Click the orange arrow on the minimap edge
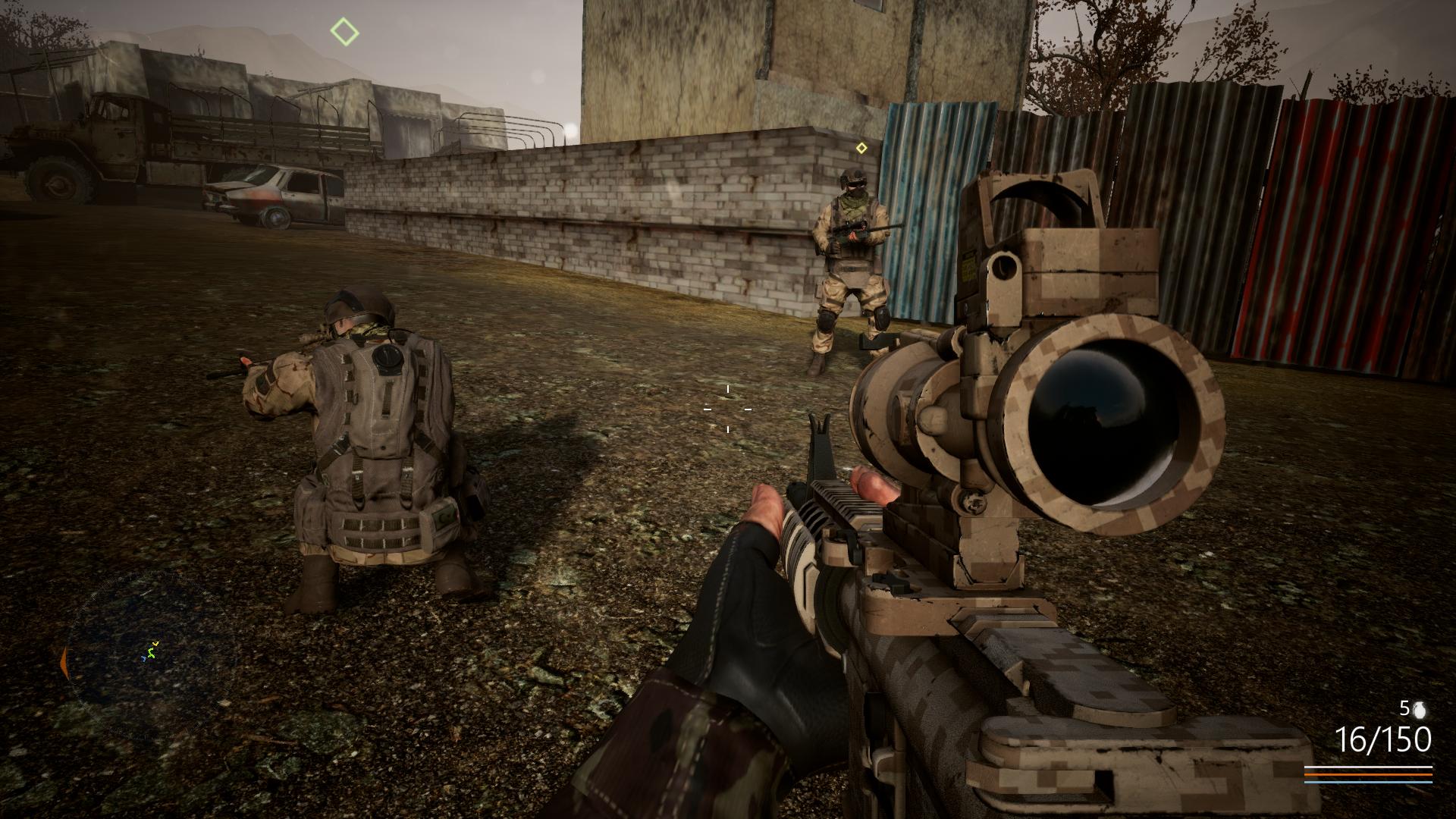1456x819 pixels. pyautogui.click(x=64, y=661)
